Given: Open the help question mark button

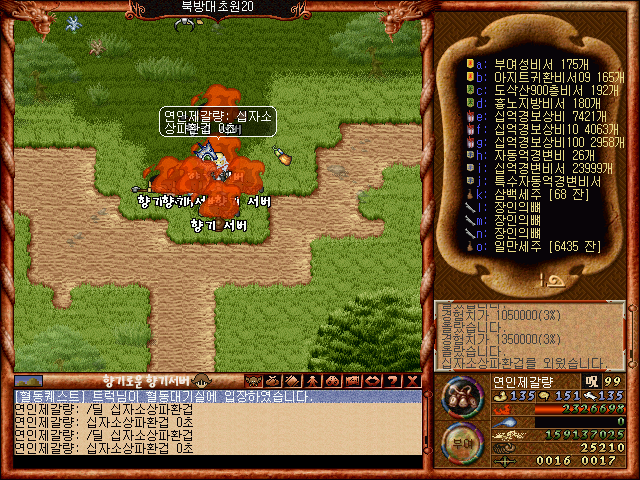Looking at the screenshot, I should click(x=390, y=380).
